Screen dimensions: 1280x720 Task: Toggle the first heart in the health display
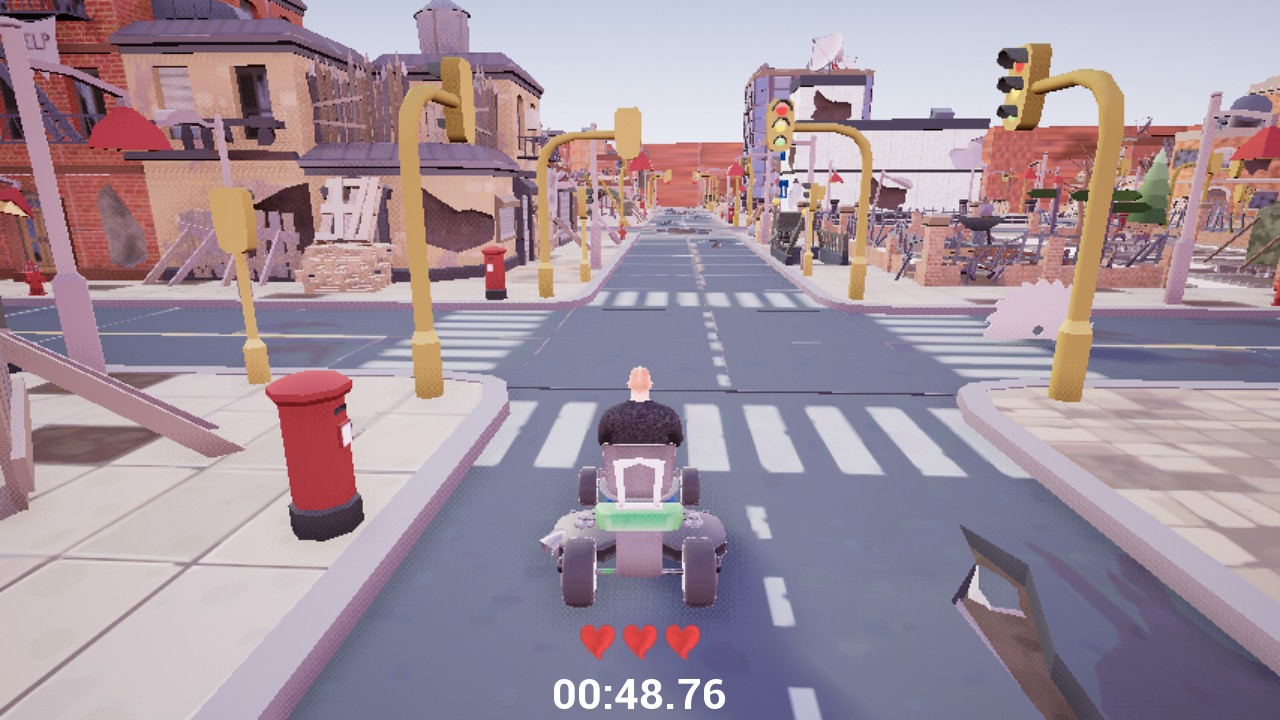pyautogui.click(x=597, y=641)
